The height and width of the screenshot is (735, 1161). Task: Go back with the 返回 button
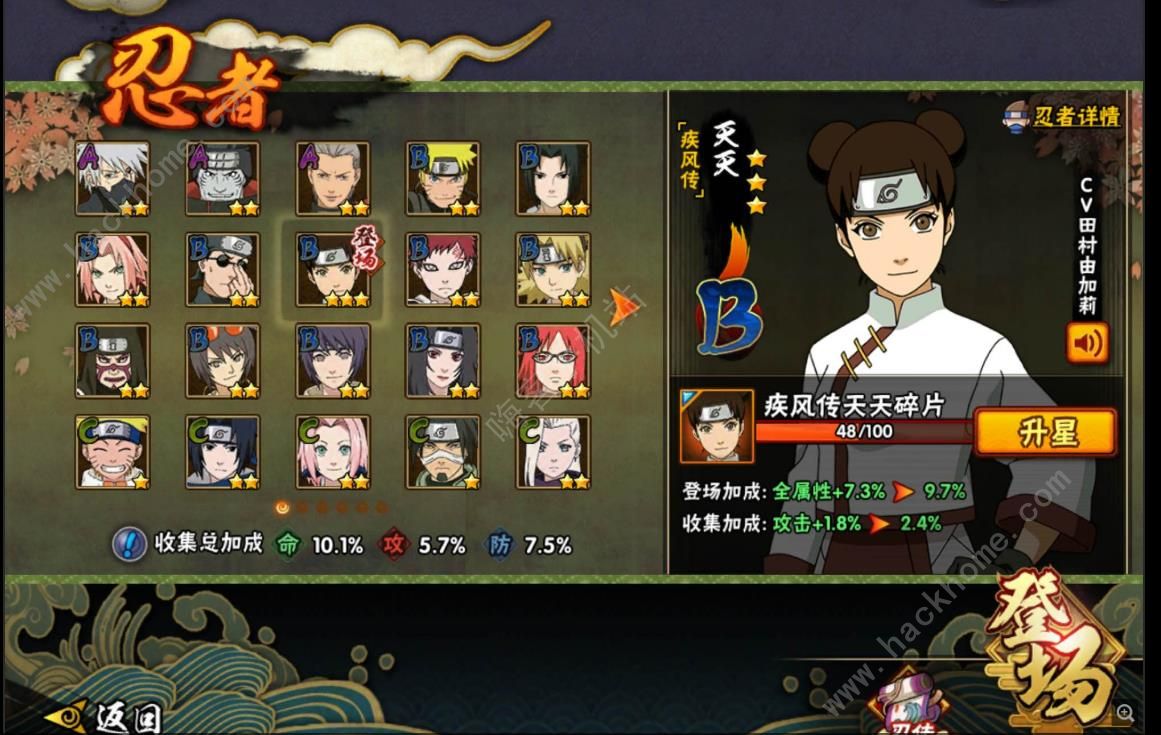click(104, 715)
